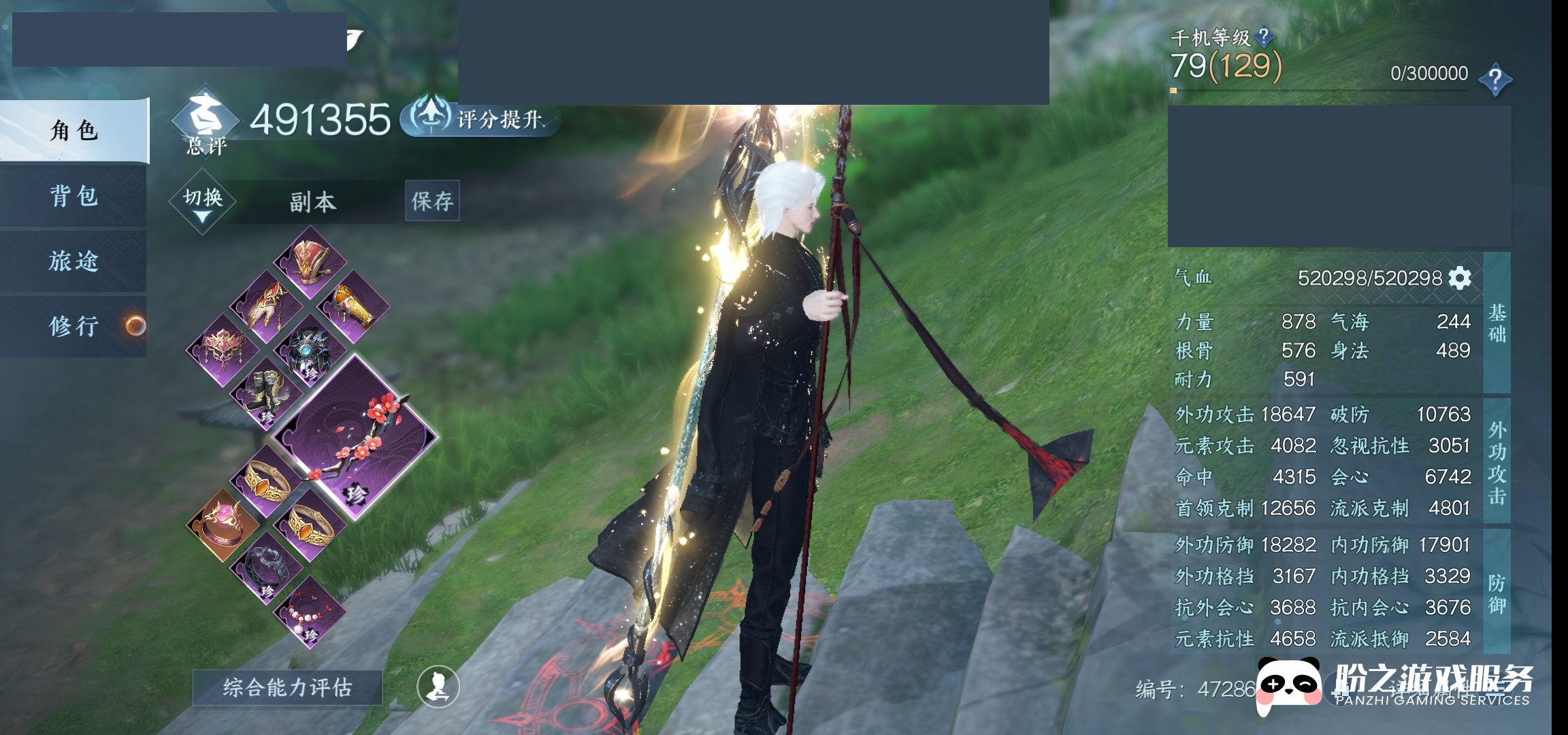The height and width of the screenshot is (735, 1568).
Task: Save the loadout with 保存
Action: pyautogui.click(x=432, y=201)
